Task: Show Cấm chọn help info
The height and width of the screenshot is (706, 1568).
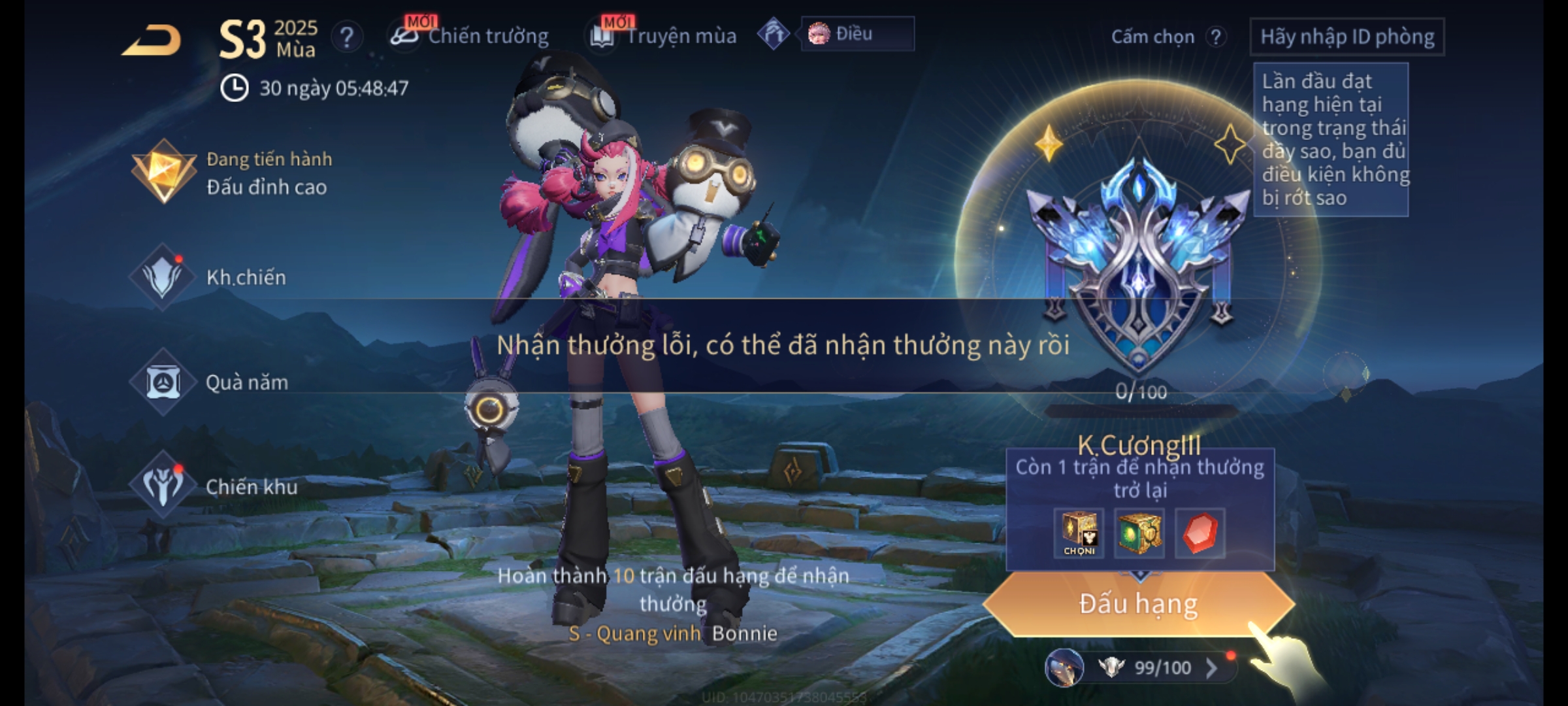Action: [1215, 37]
